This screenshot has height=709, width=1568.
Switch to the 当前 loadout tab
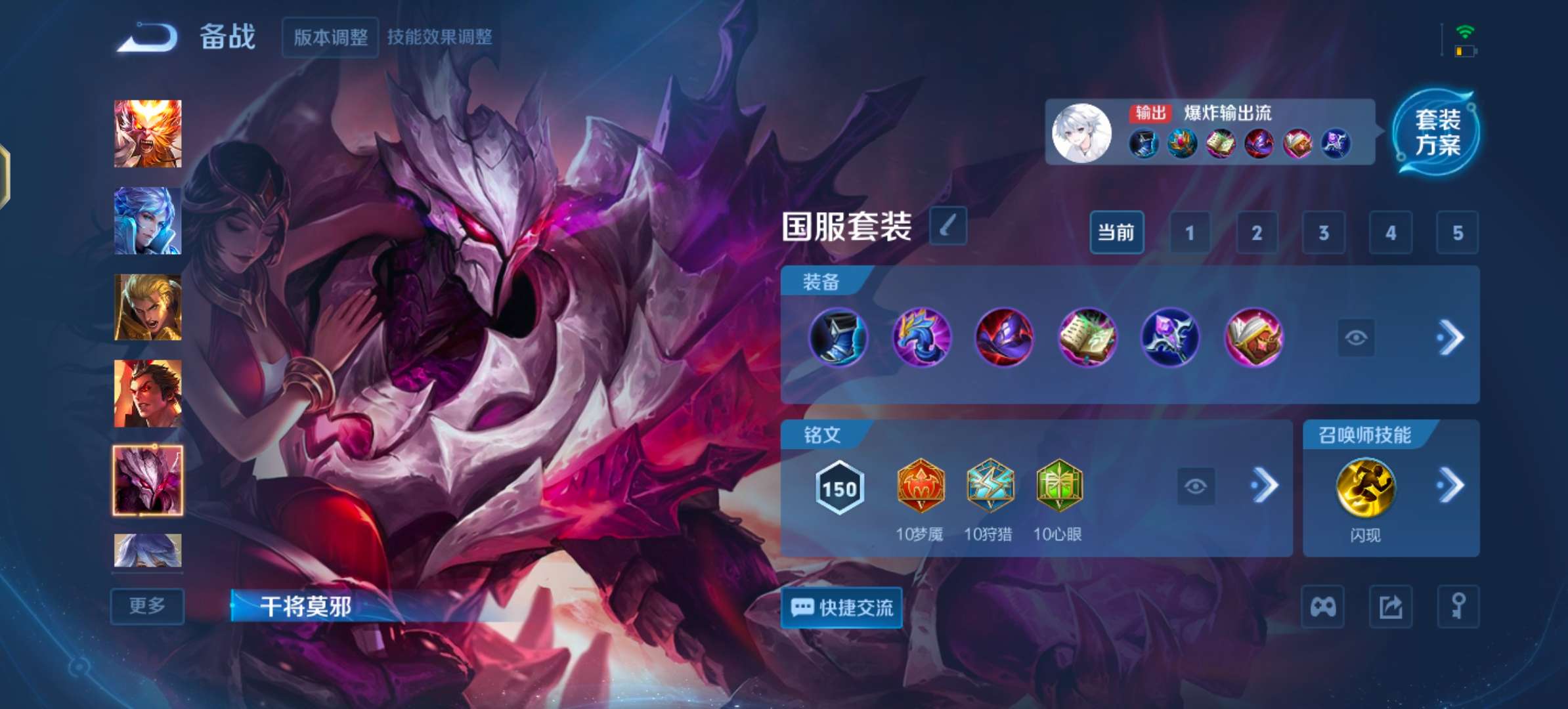coord(1117,233)
